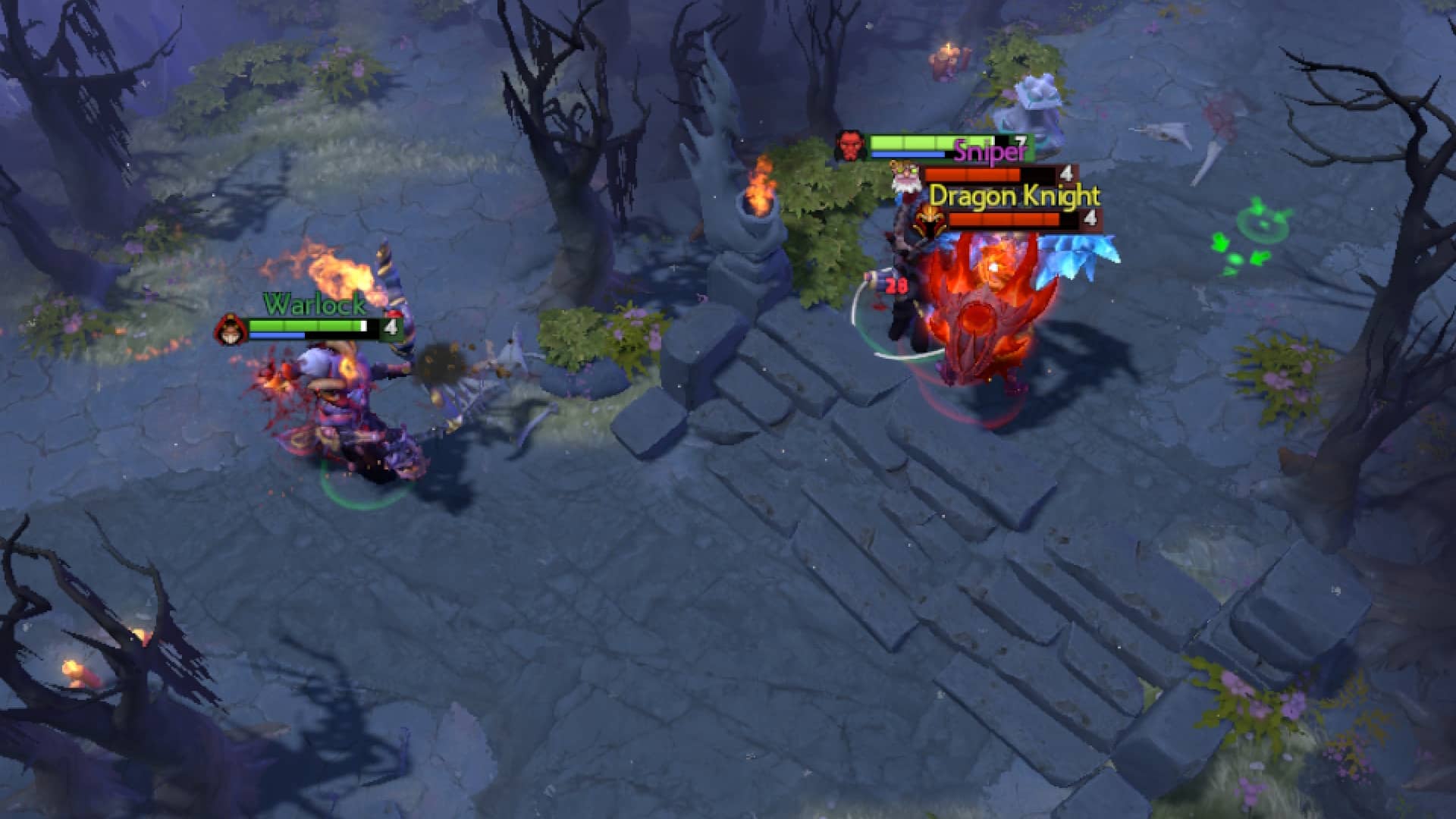Image resolution: width=1456 pixels, height=819 pixels.
Task: Click the Dragon Knight name label
Action: pos(1015,197)
